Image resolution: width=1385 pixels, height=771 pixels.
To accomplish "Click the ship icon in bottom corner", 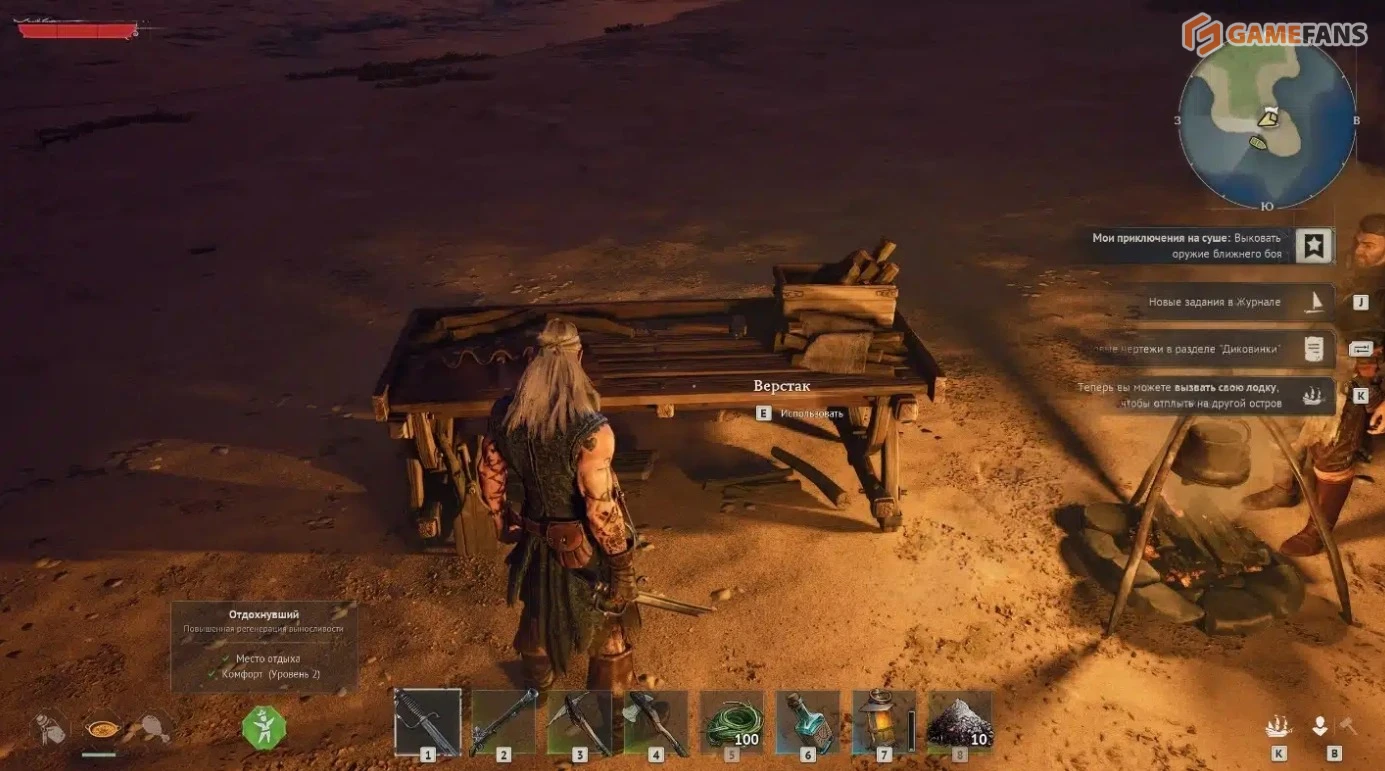I will click(1278, 727).
